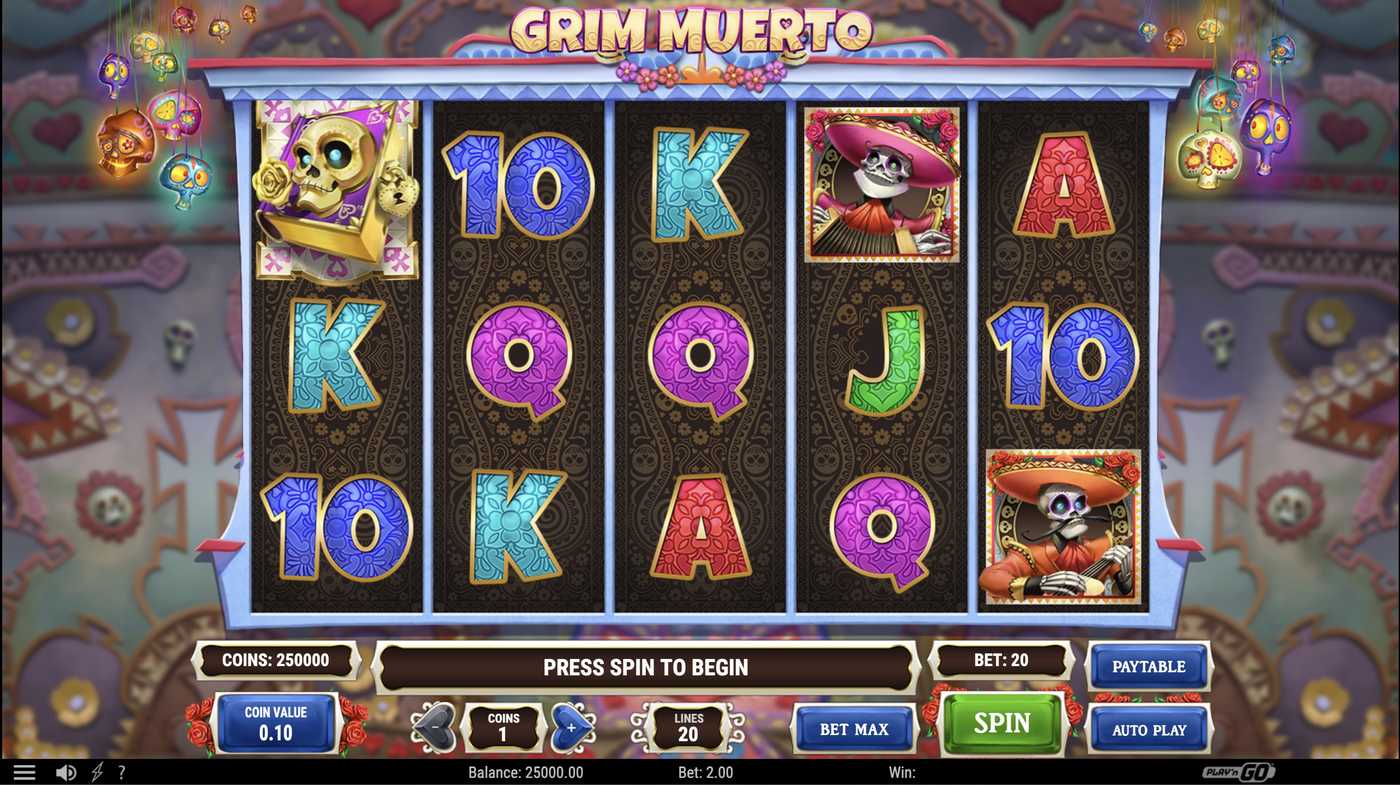The image size is (1400, 785).
Task: Decrease coins with the left heart arrow
Action: [x=434, y=728]
